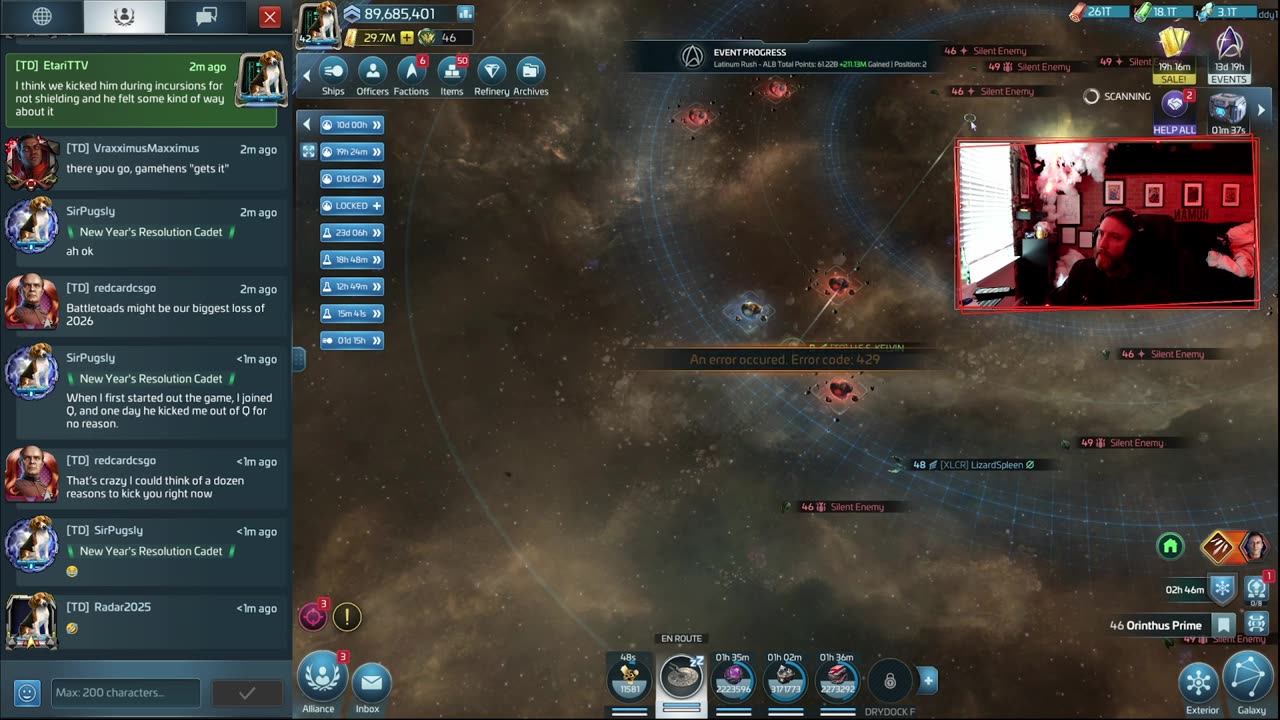Close the chat panel
Image resolution: width=1280 pixels, height=720 pixels.
pos(270,17)
